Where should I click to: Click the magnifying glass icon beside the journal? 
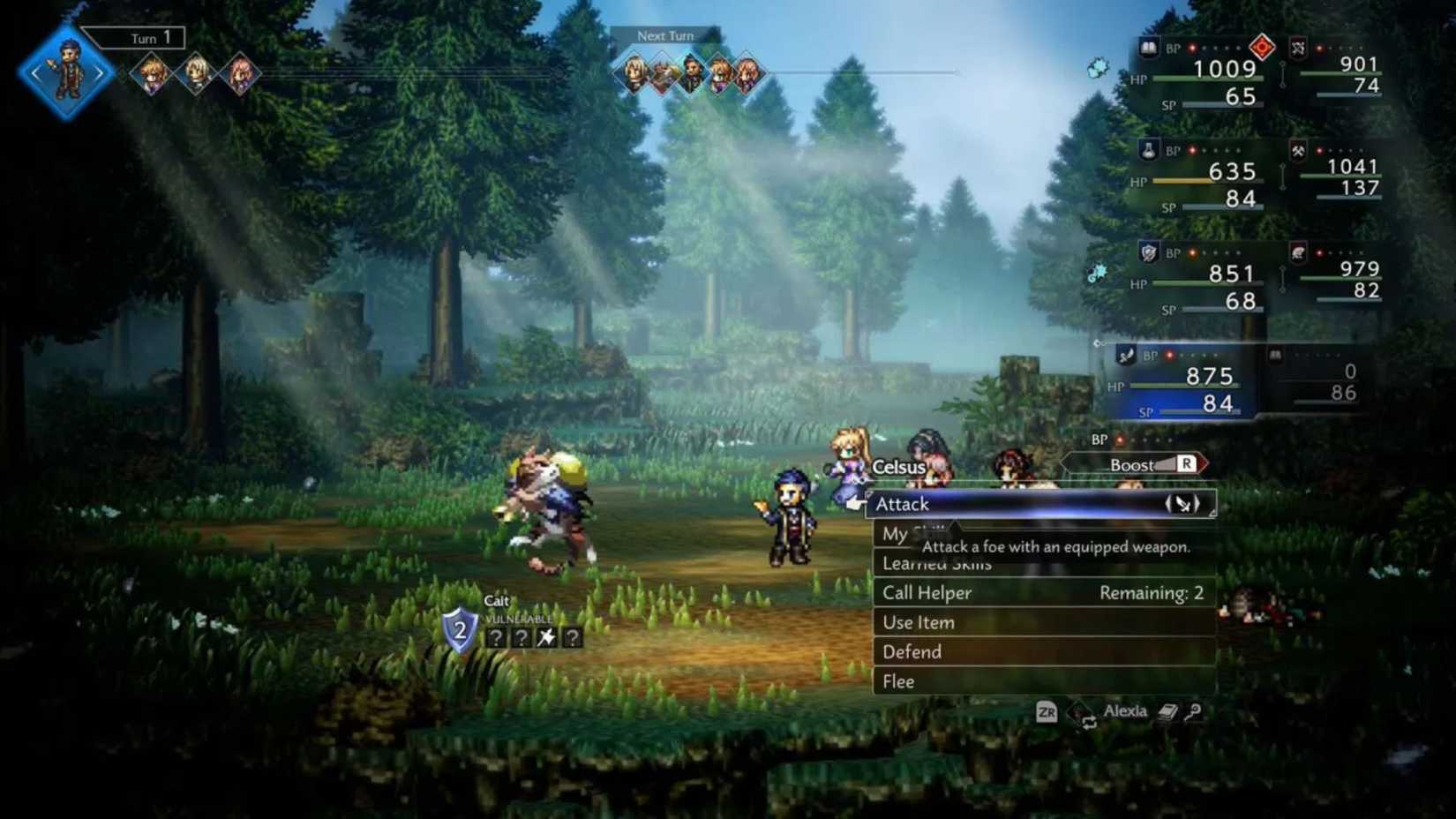click(1193, 711)
